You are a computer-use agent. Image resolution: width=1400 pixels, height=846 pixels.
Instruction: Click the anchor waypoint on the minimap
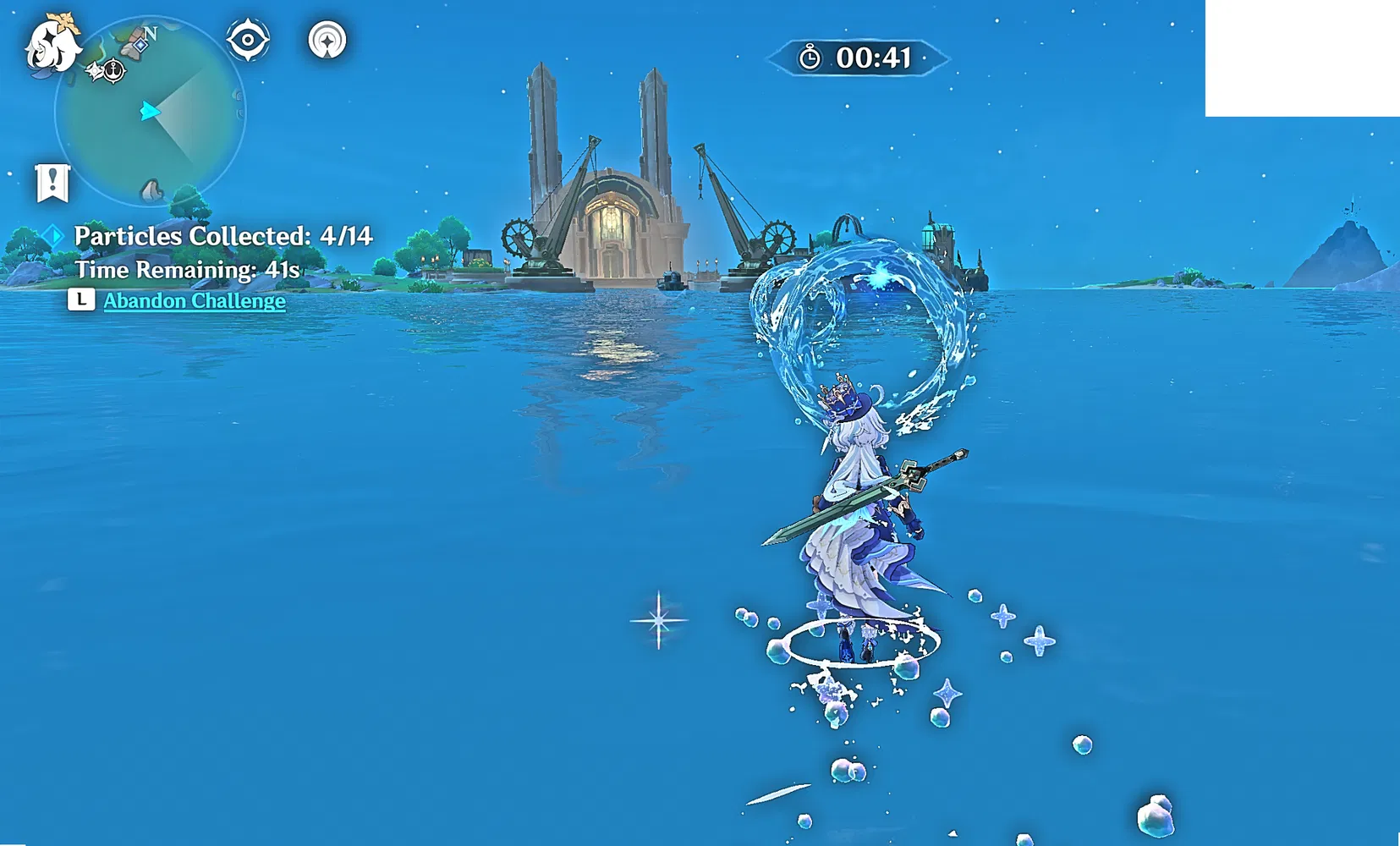pos(113,70)
